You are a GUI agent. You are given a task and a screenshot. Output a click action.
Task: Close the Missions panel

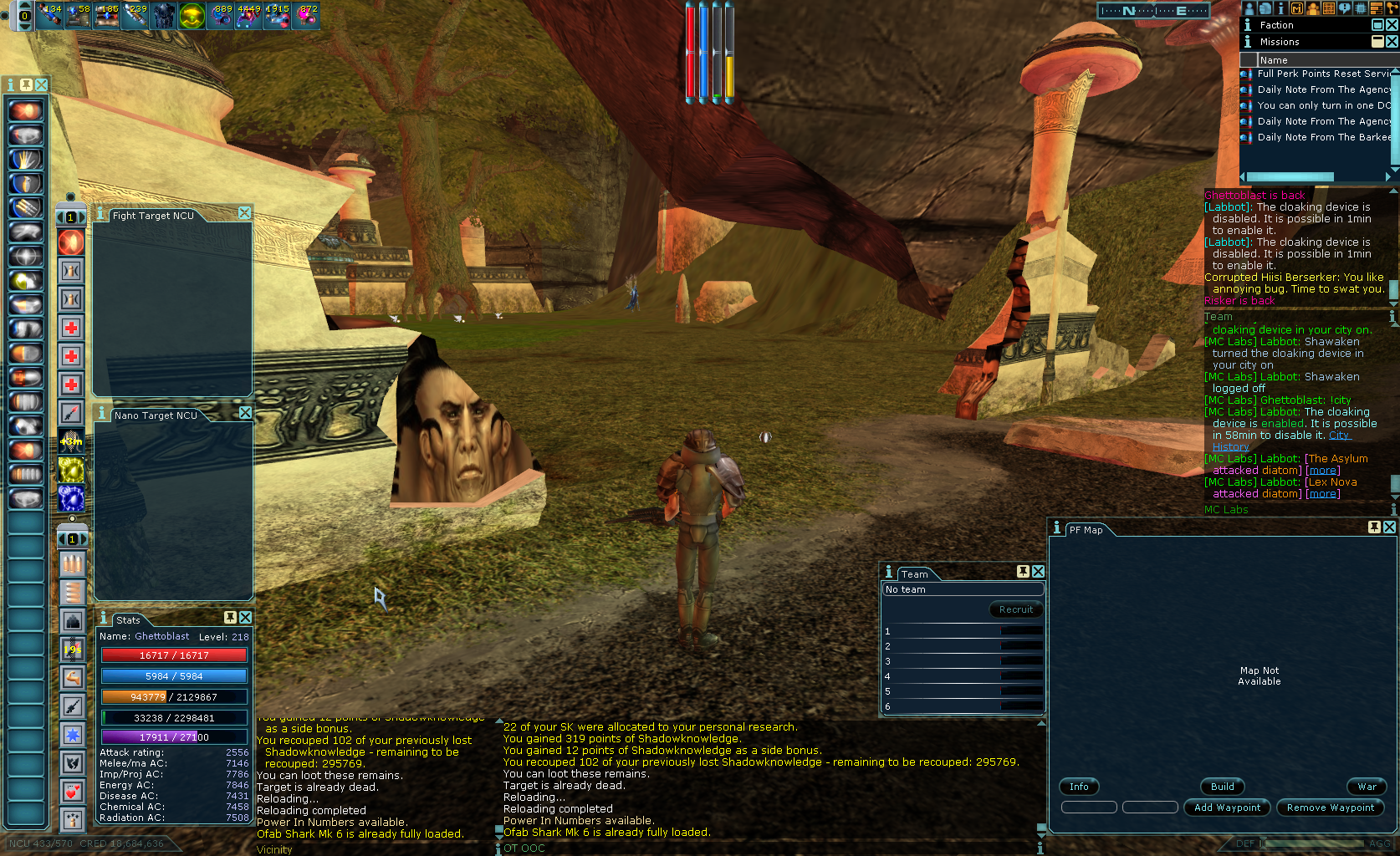(1392, 42)
